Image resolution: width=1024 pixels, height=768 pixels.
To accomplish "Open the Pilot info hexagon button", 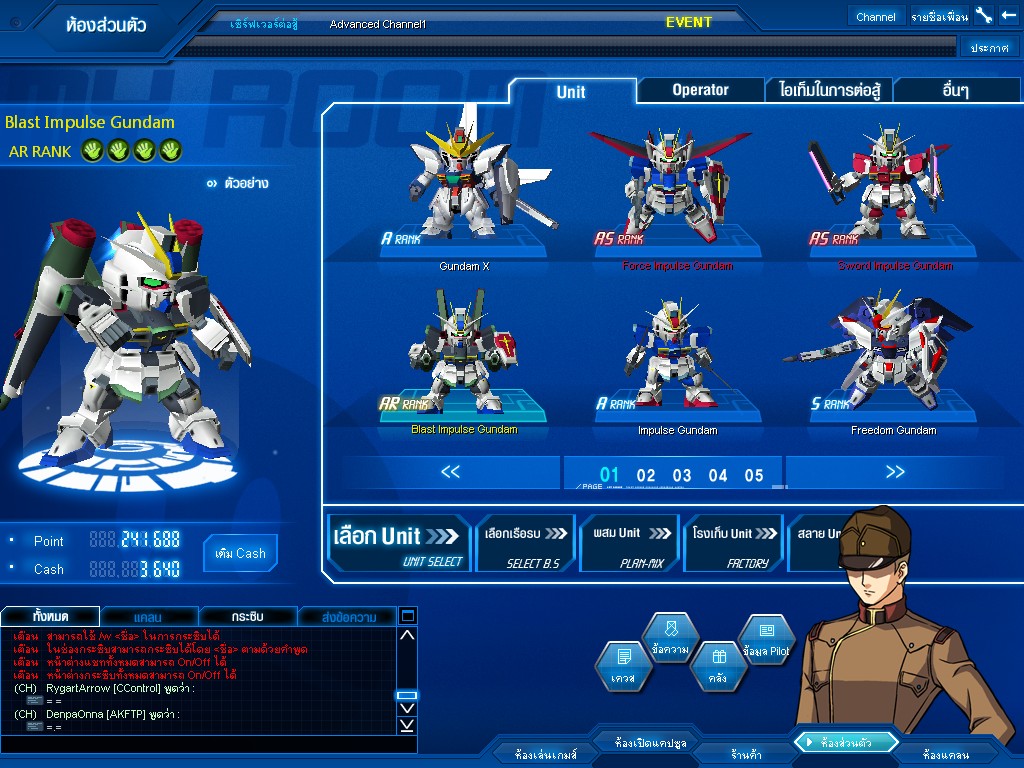I will (x=767, y=640).
